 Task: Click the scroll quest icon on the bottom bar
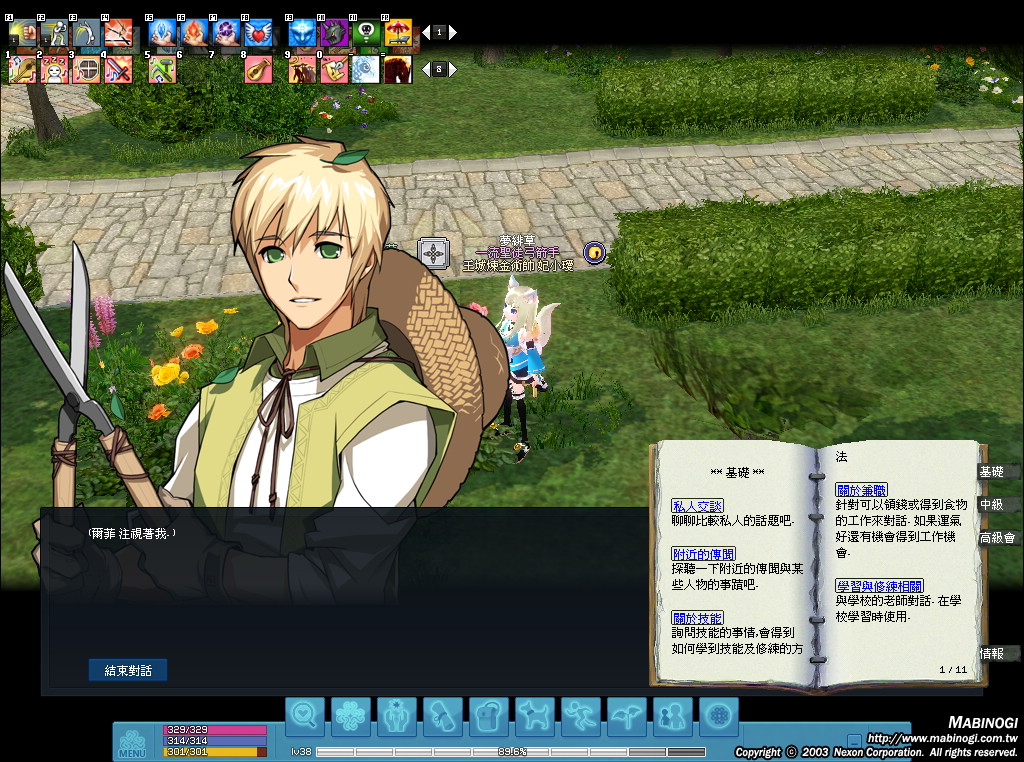point(442,716)
